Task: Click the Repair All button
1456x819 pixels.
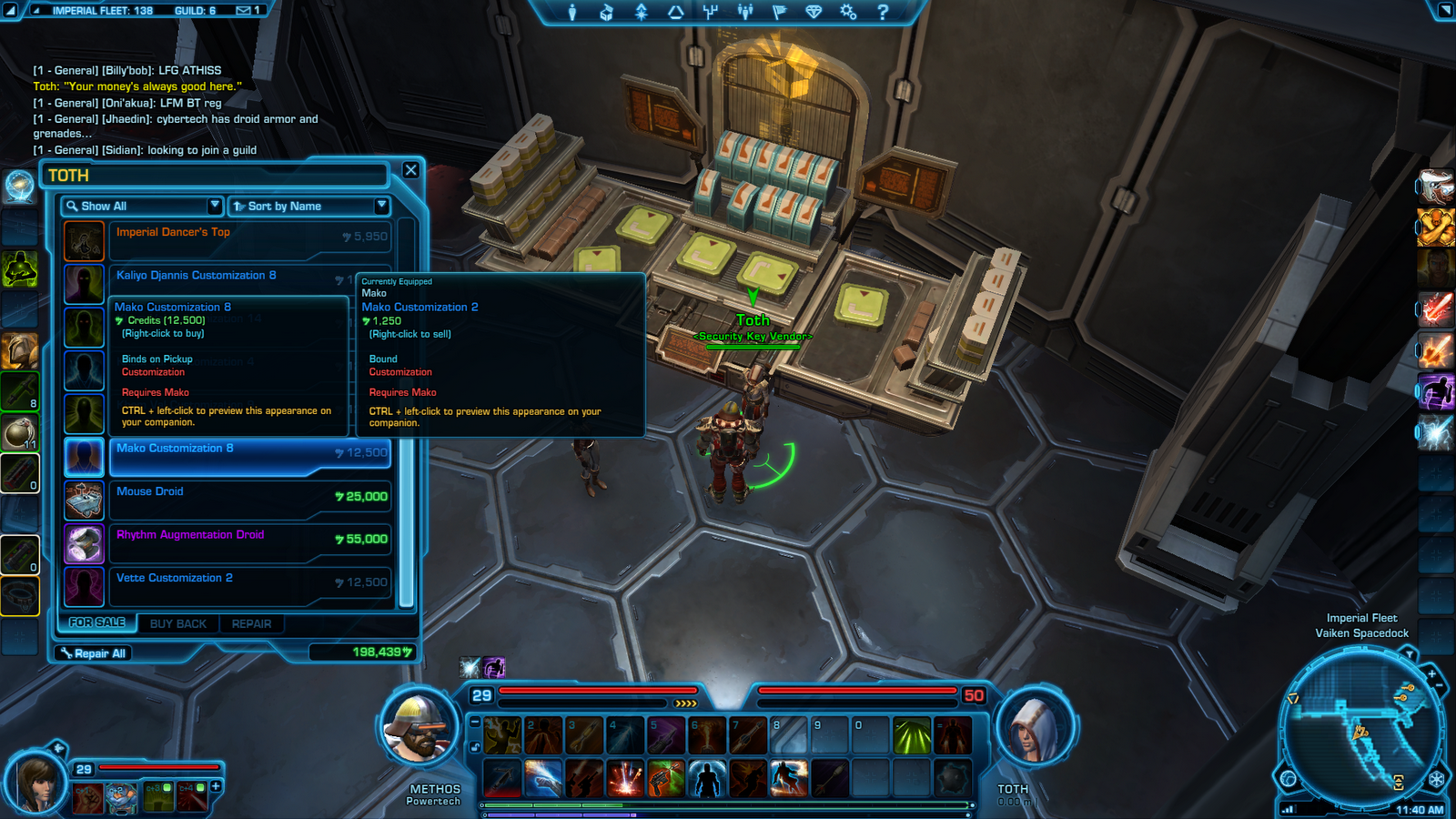Action: click(x=94, y=653)
